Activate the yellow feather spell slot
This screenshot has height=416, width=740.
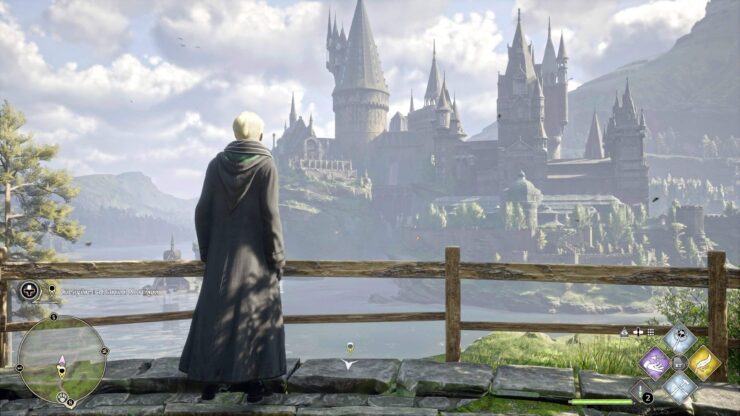[x=704, y=363]
